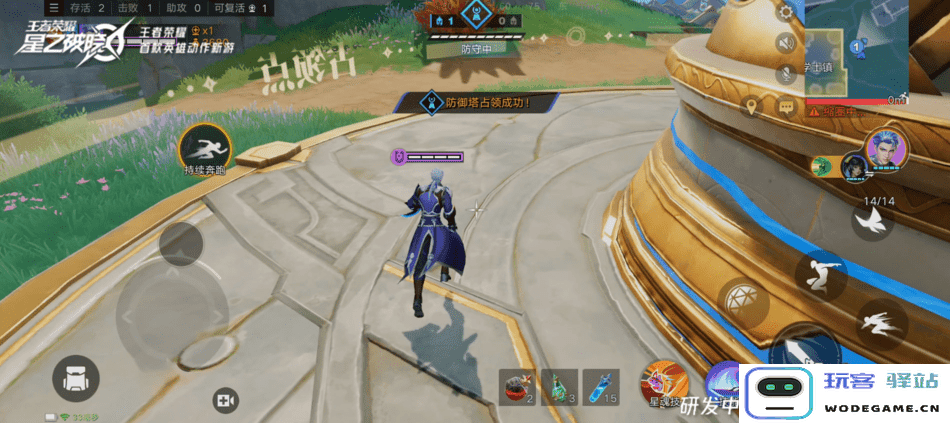950x423 pixels.
Task: Trigger the dash figure skill button
Action: [881, 323]
